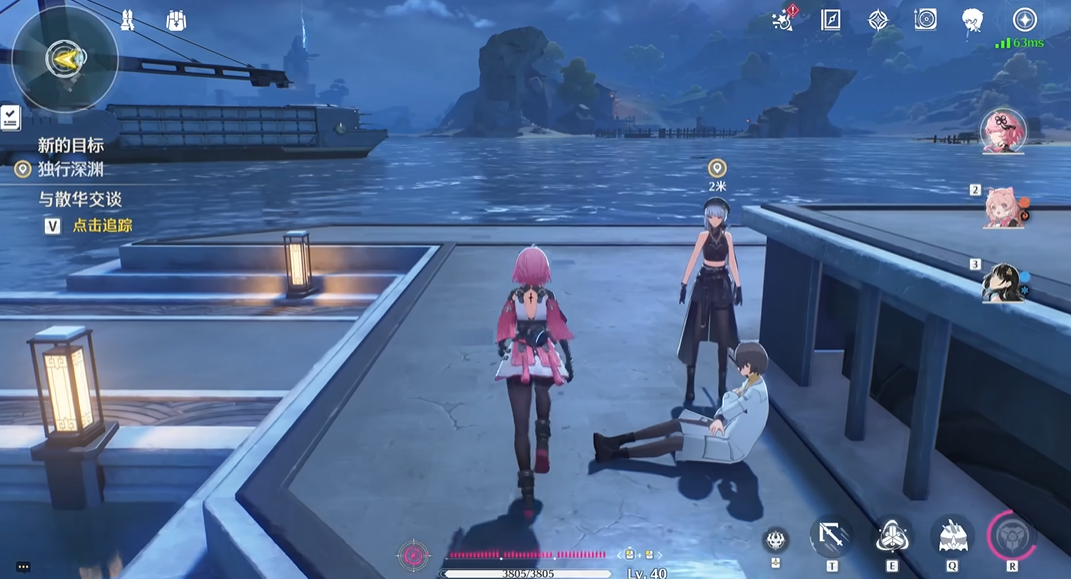Open the quest checklist icon under the minimap
1071x579 pixels.
[11, 118]
